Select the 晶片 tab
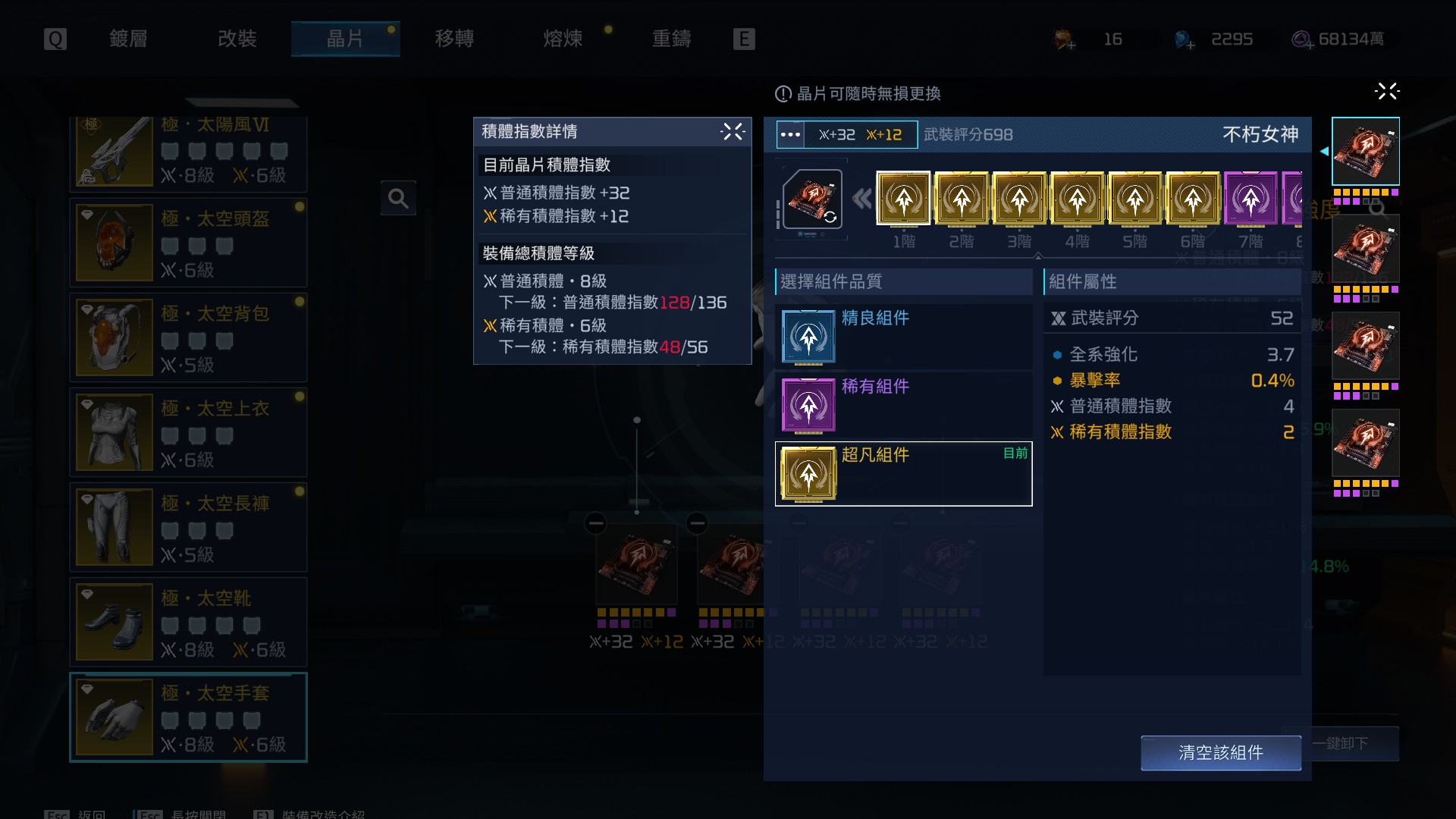 [345, 39]
